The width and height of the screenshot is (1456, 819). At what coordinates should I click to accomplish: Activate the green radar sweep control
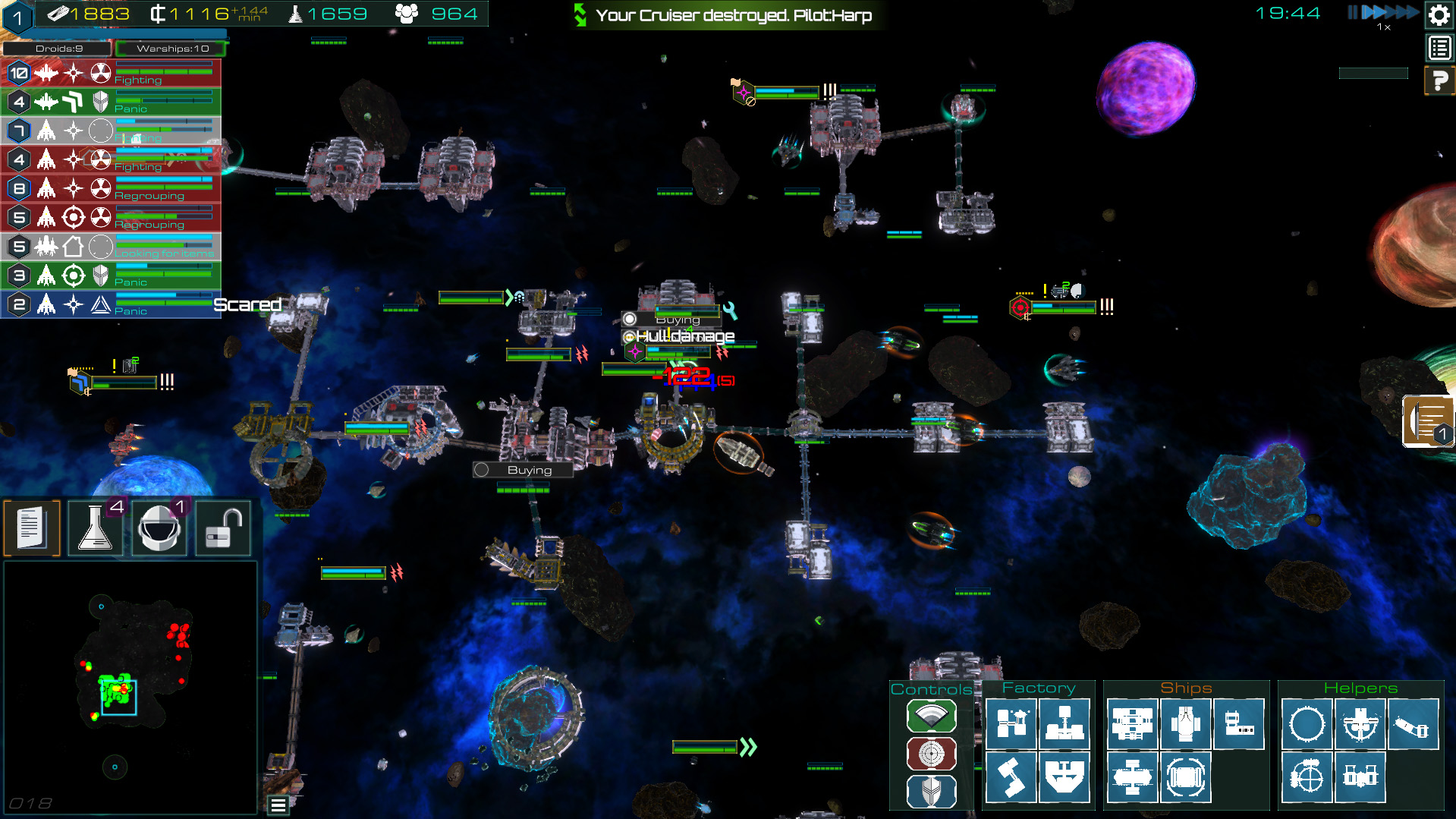(x=931, y=716)
